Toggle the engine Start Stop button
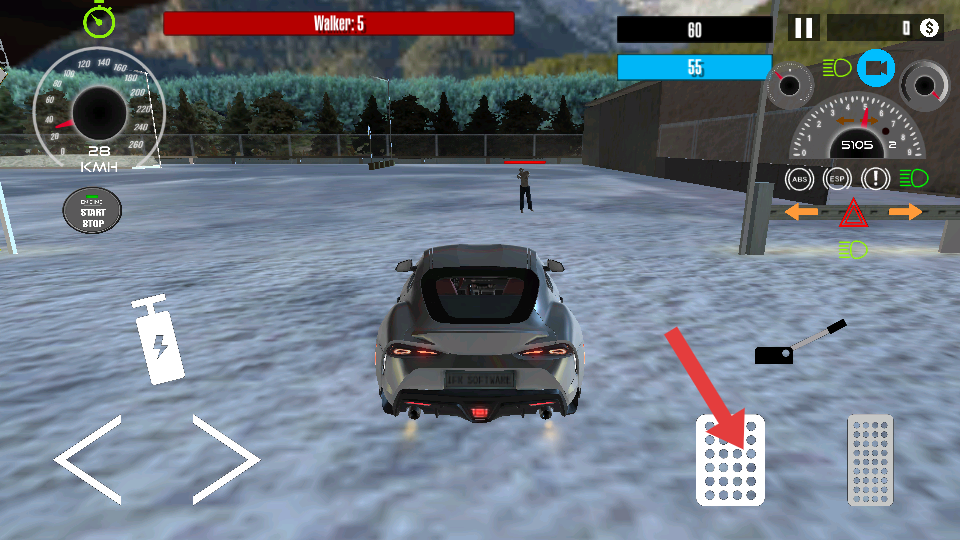 92,211
